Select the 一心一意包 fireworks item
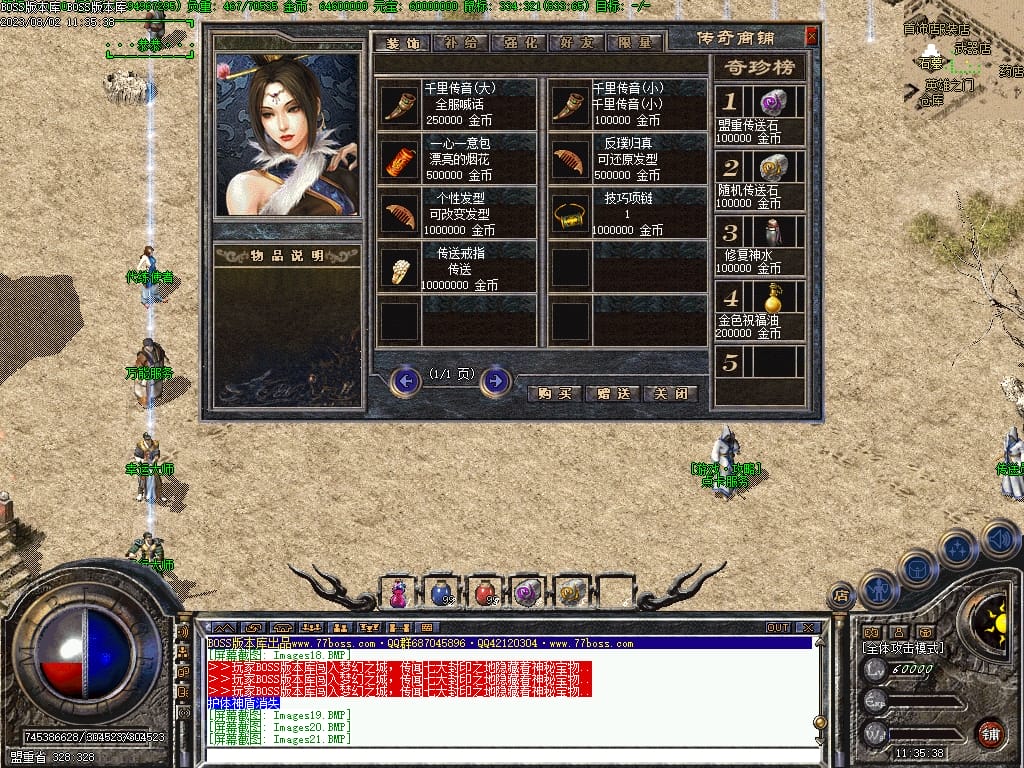 click(399, 159)
